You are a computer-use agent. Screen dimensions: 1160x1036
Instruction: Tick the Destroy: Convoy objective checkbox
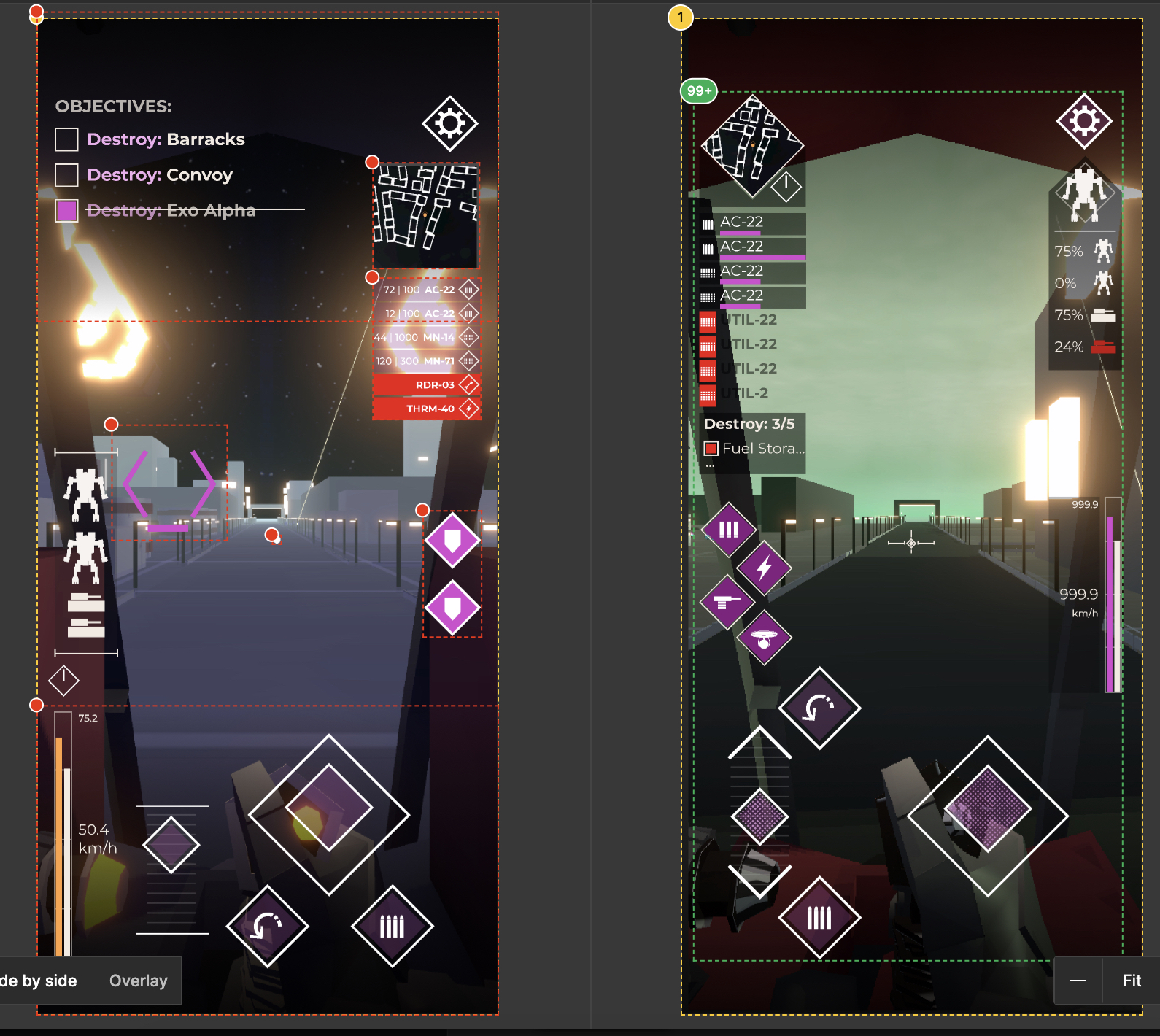tap(66, 175)
